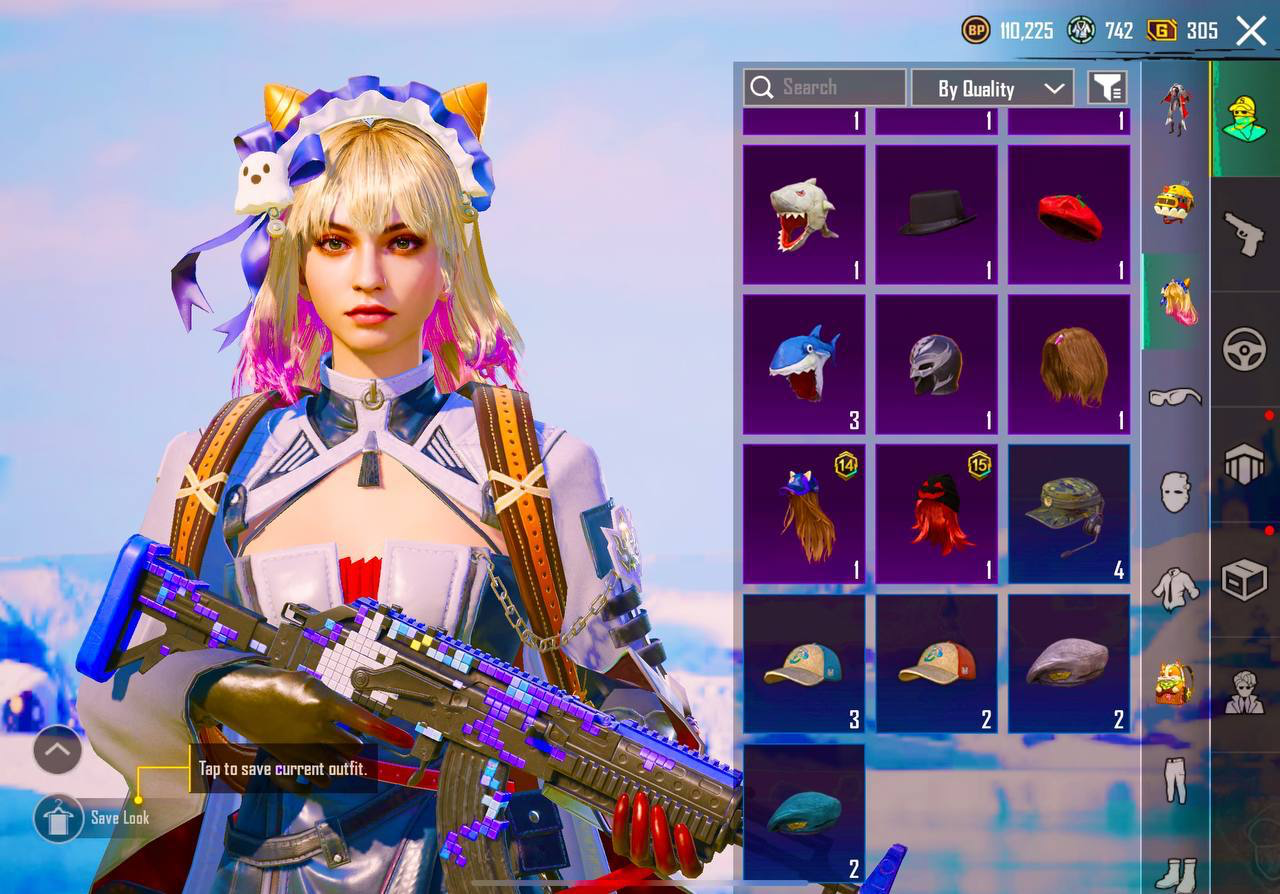Select the red hair with black beanie

(x=936, y=514)
